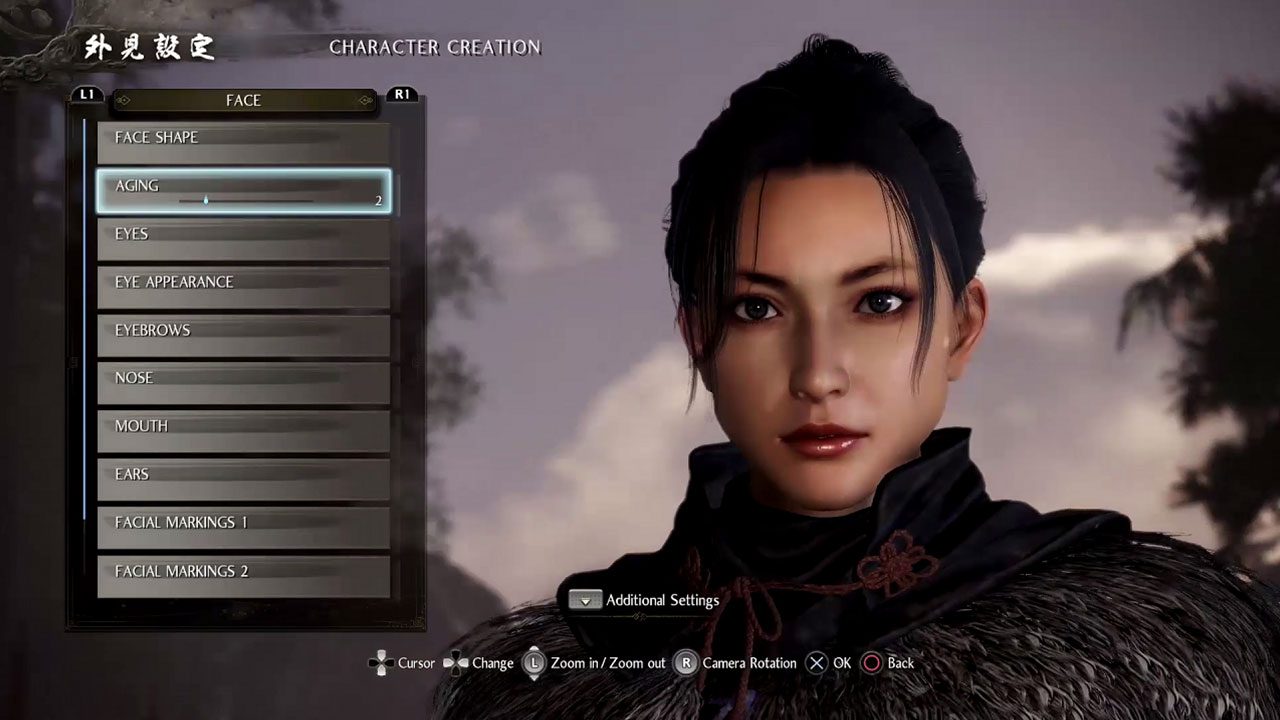Open the Mouth customization

(243, 431)
